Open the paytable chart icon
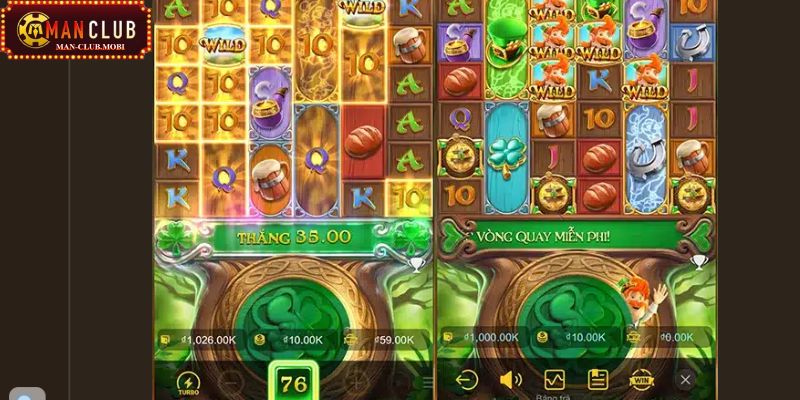 554,380
